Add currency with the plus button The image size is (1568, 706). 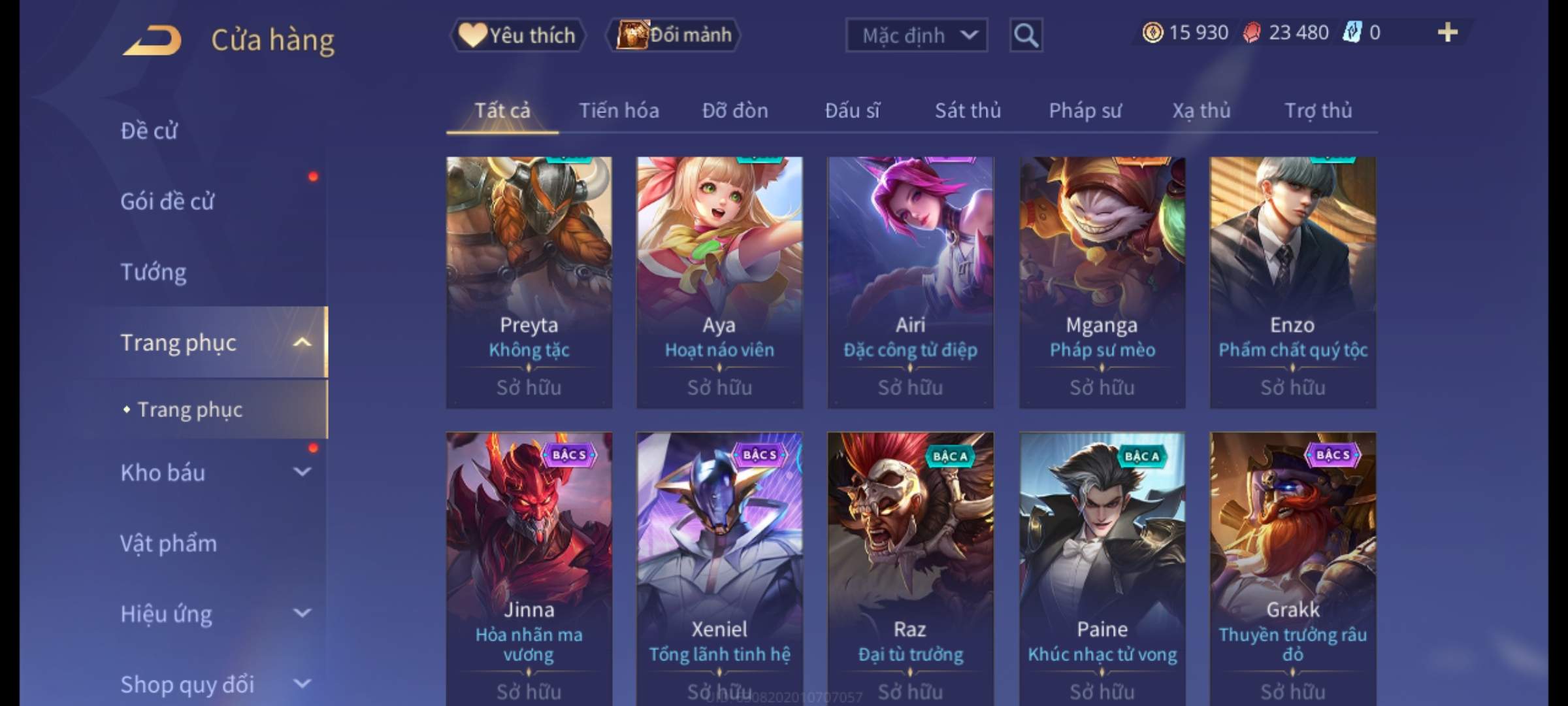pos(1447,33)
